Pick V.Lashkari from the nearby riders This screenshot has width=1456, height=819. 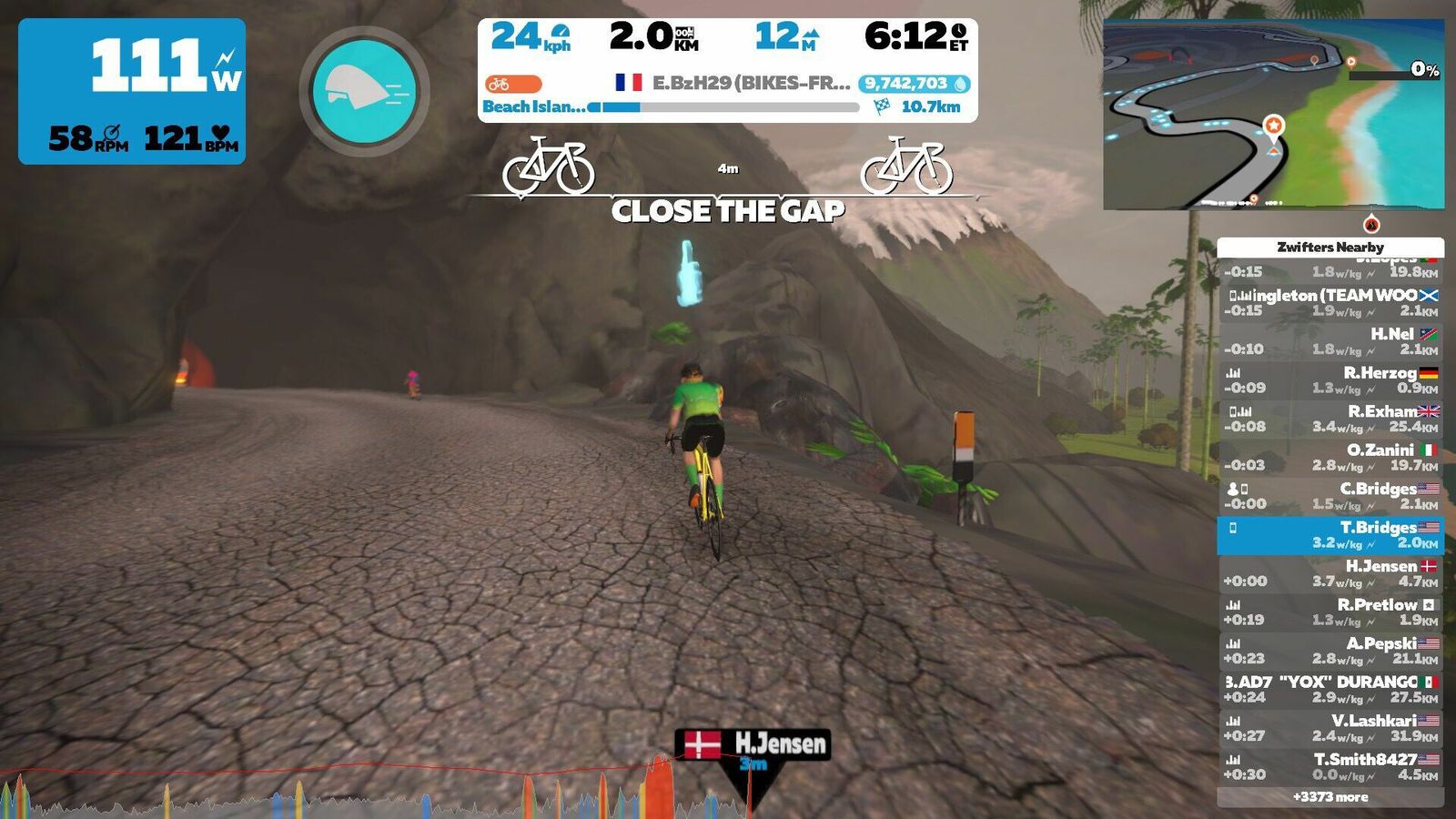[1330, 728]
